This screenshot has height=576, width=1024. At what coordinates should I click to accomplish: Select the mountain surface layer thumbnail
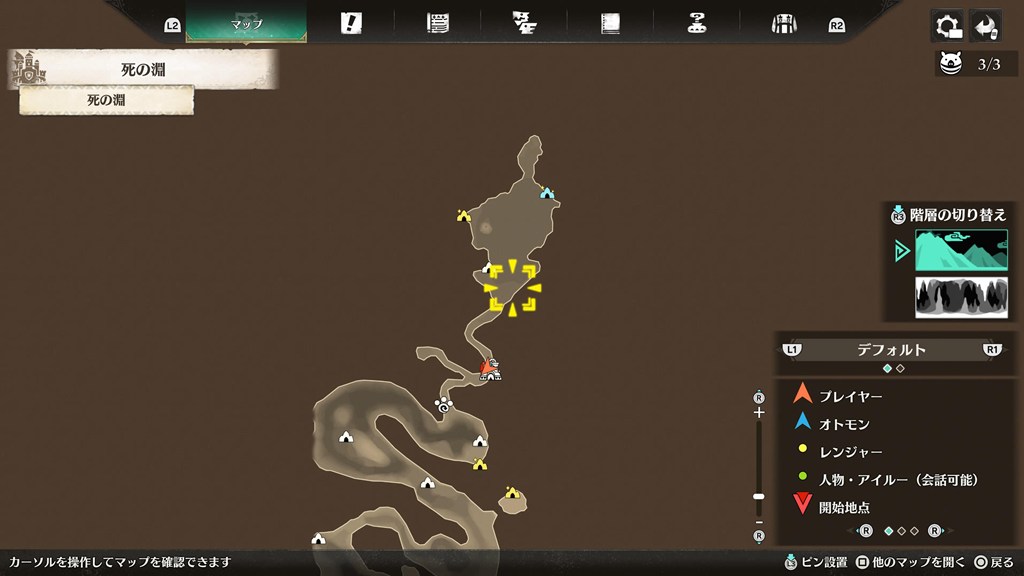point(961,250)
